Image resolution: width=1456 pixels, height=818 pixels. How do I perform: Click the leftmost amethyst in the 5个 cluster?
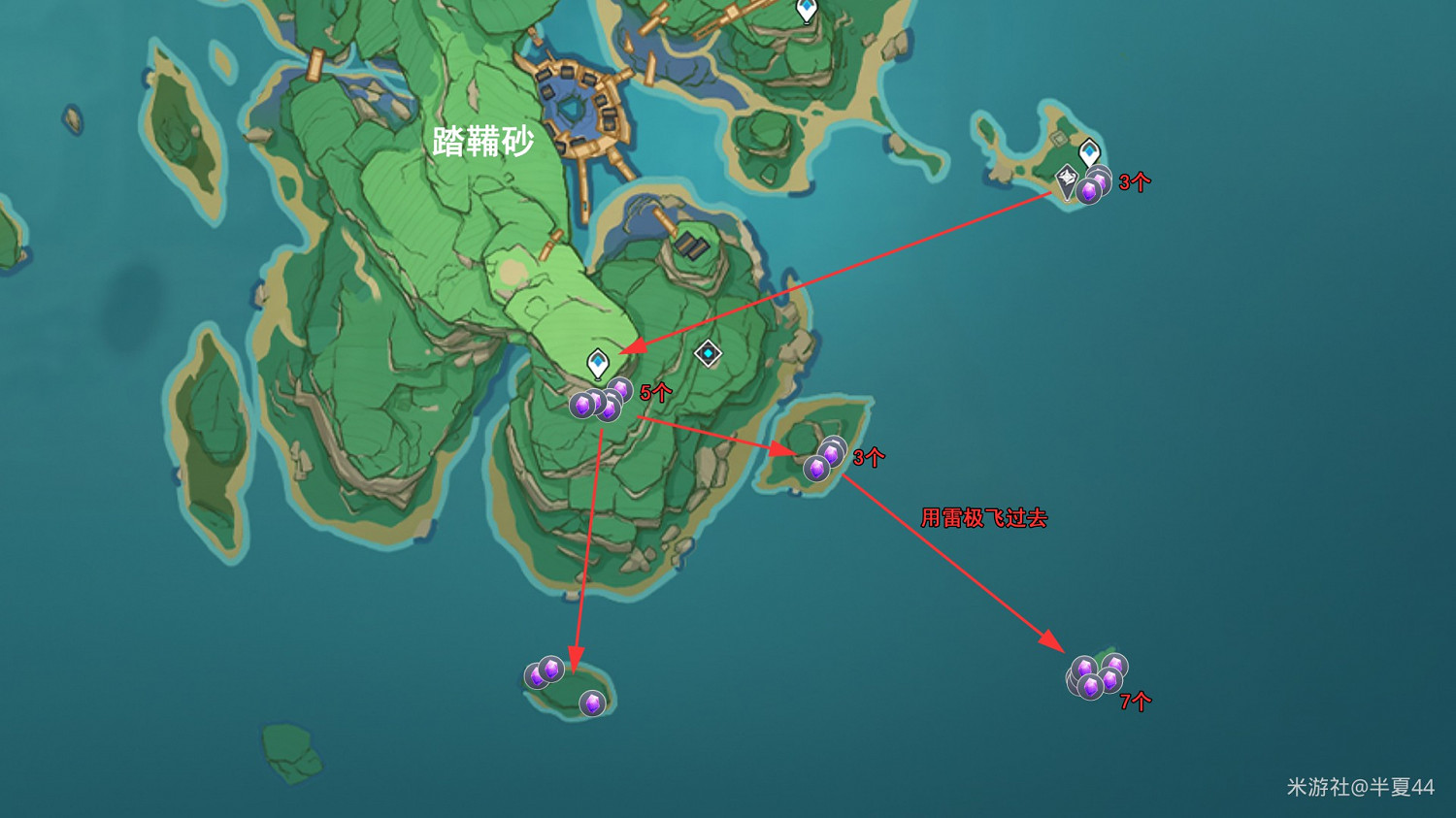[582, 404]
